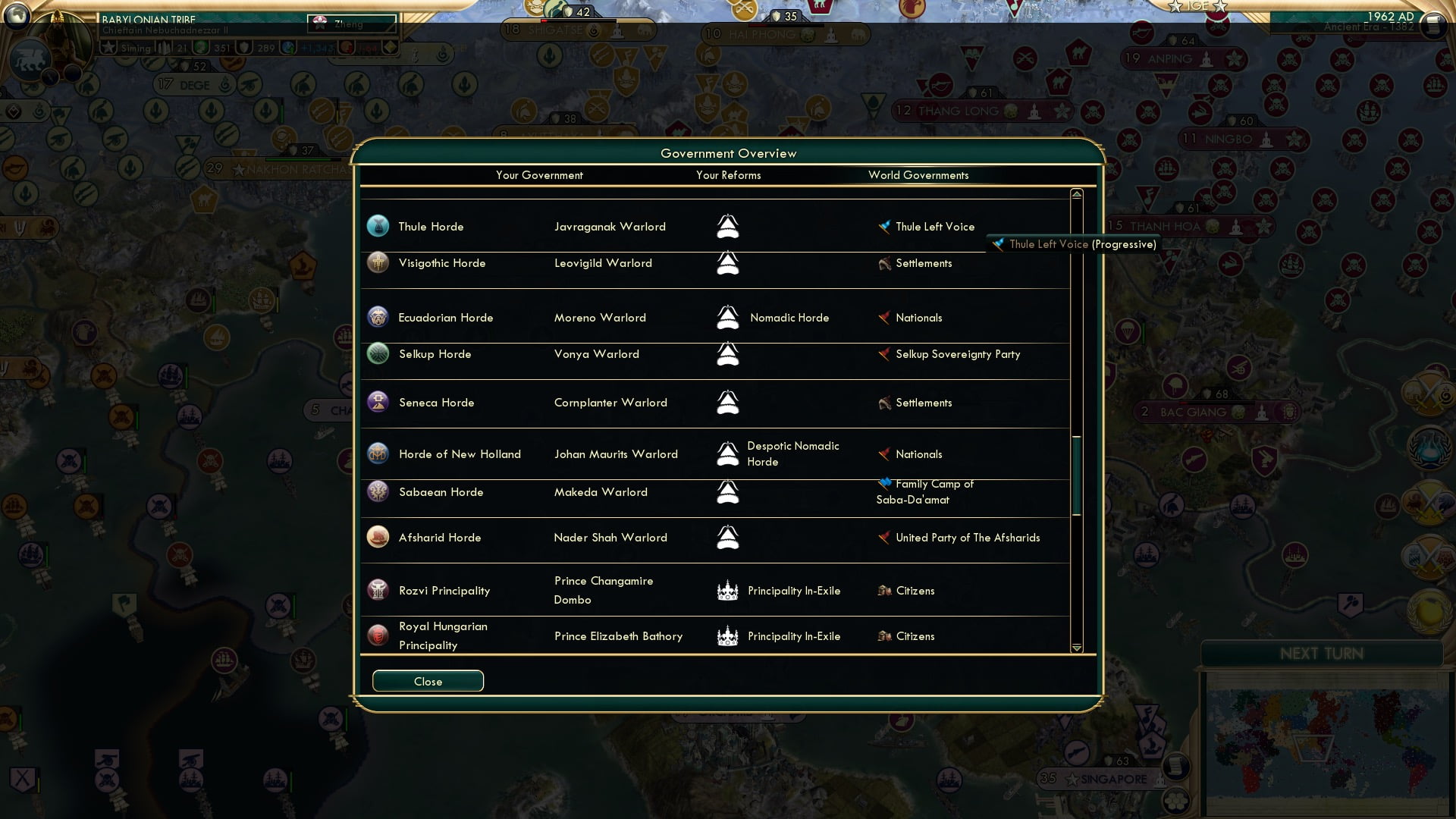Viewport: 1456px width, 819px height.
Task: Open the Afsharid Horde civilization emblem
Action: point(378,537)
